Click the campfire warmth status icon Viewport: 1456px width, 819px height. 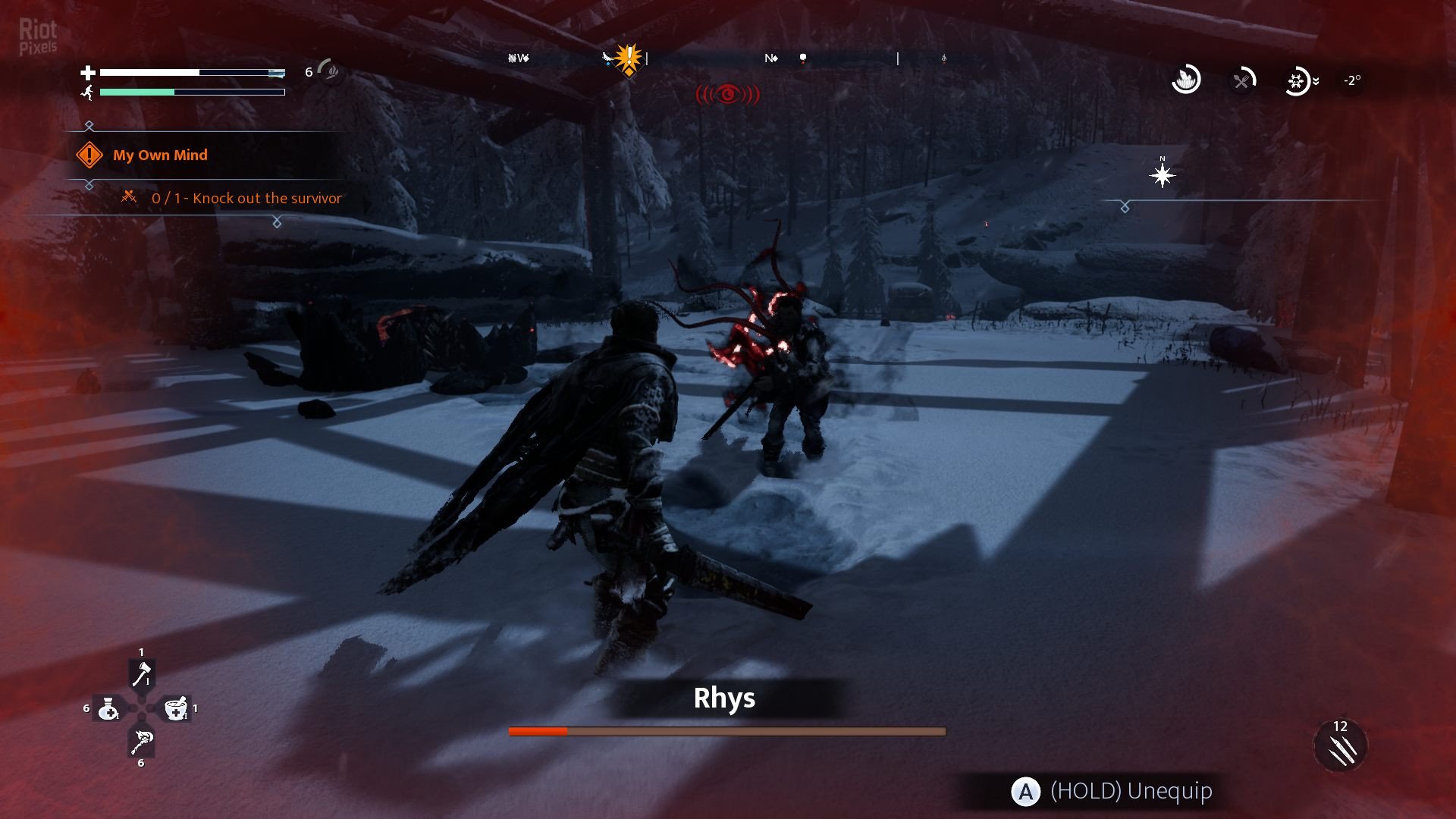1185,80
